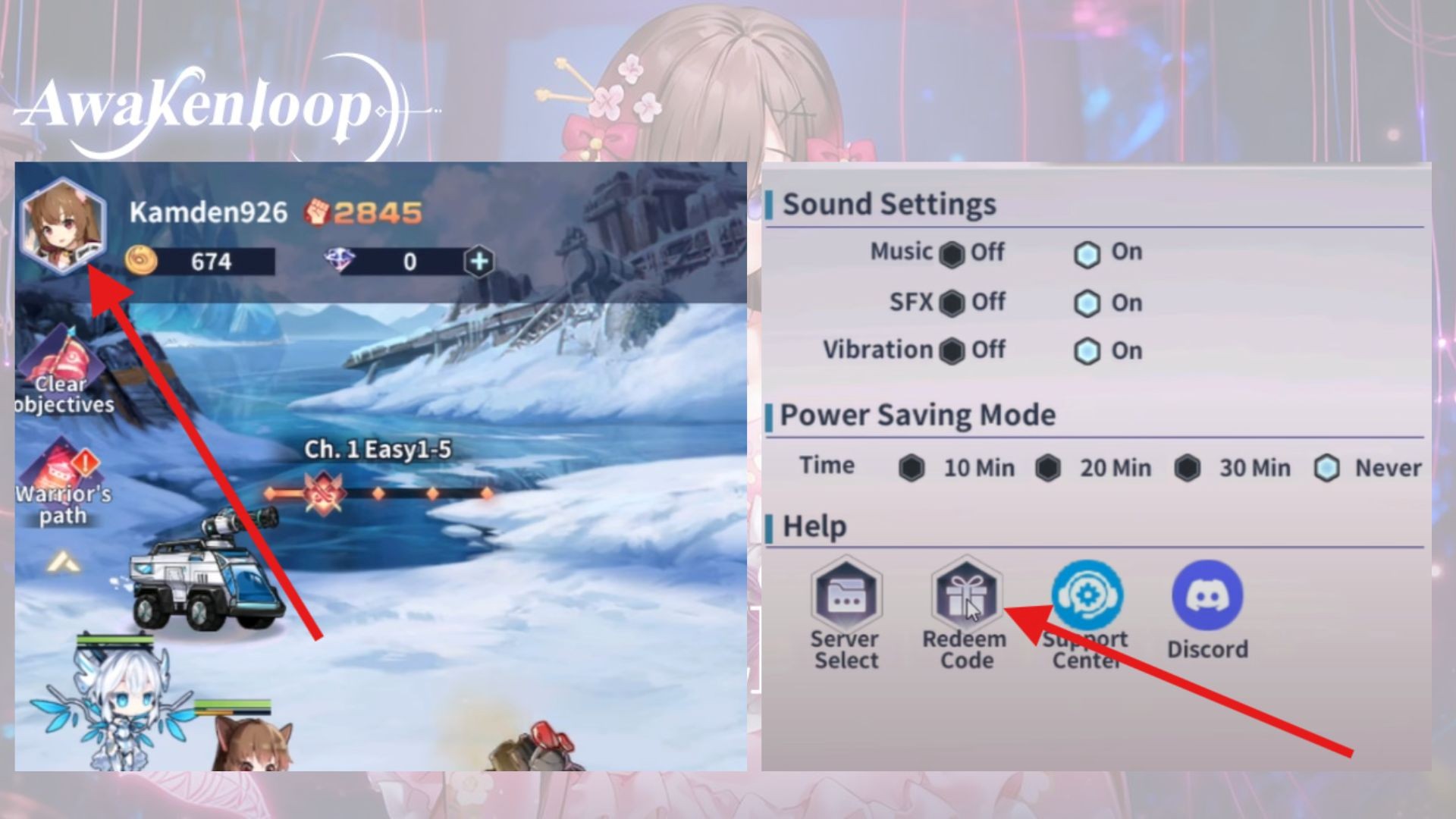Open the player avatar portrait
Viewport: 1456px width, 819px height.
point(62,224)
